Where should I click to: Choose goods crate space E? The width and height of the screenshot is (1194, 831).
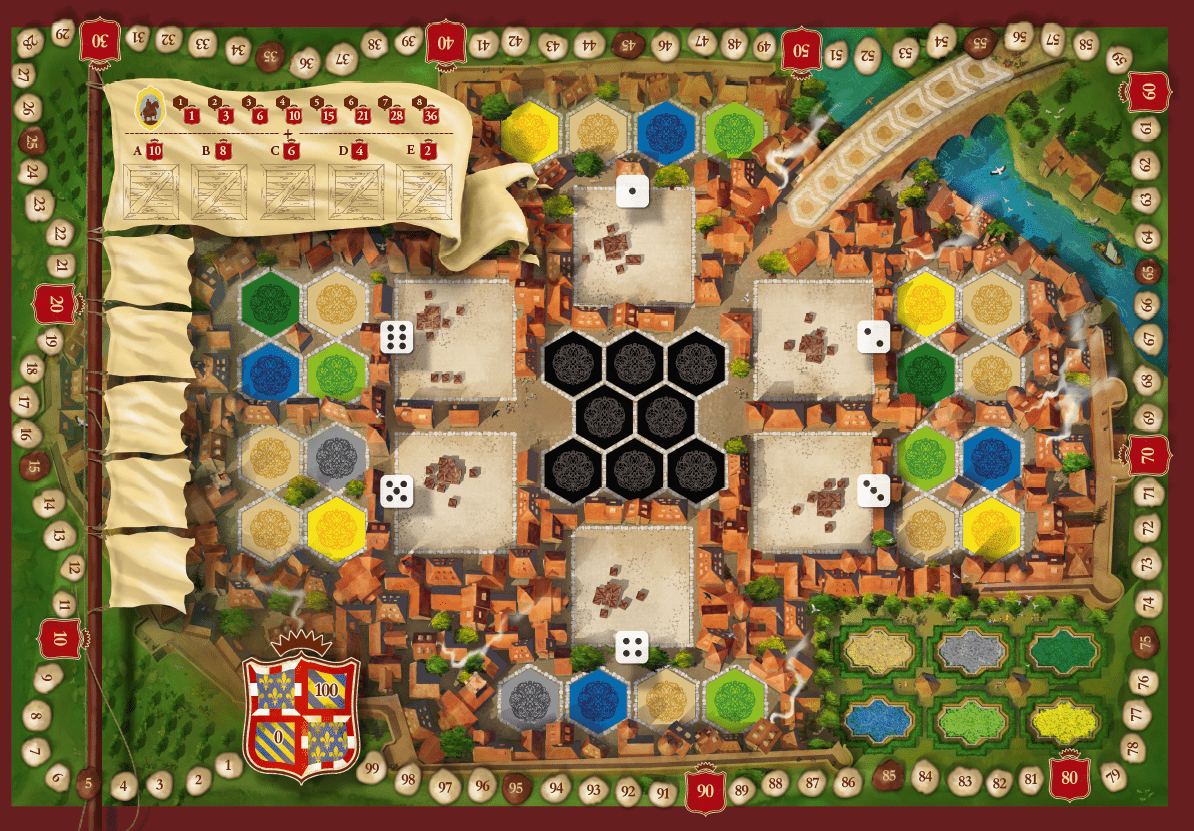(x=425, y=191)
